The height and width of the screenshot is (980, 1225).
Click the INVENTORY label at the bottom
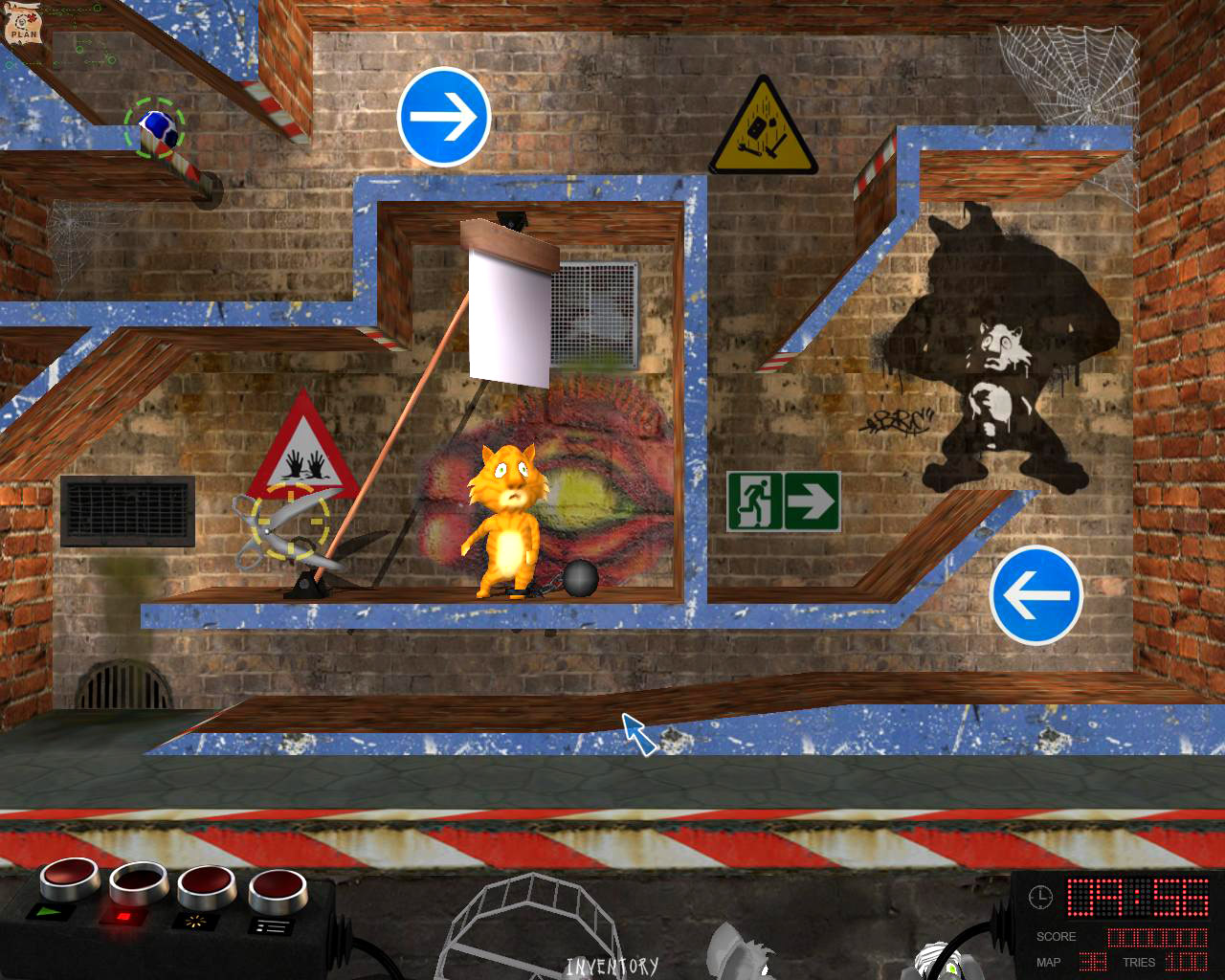[613, 967]
